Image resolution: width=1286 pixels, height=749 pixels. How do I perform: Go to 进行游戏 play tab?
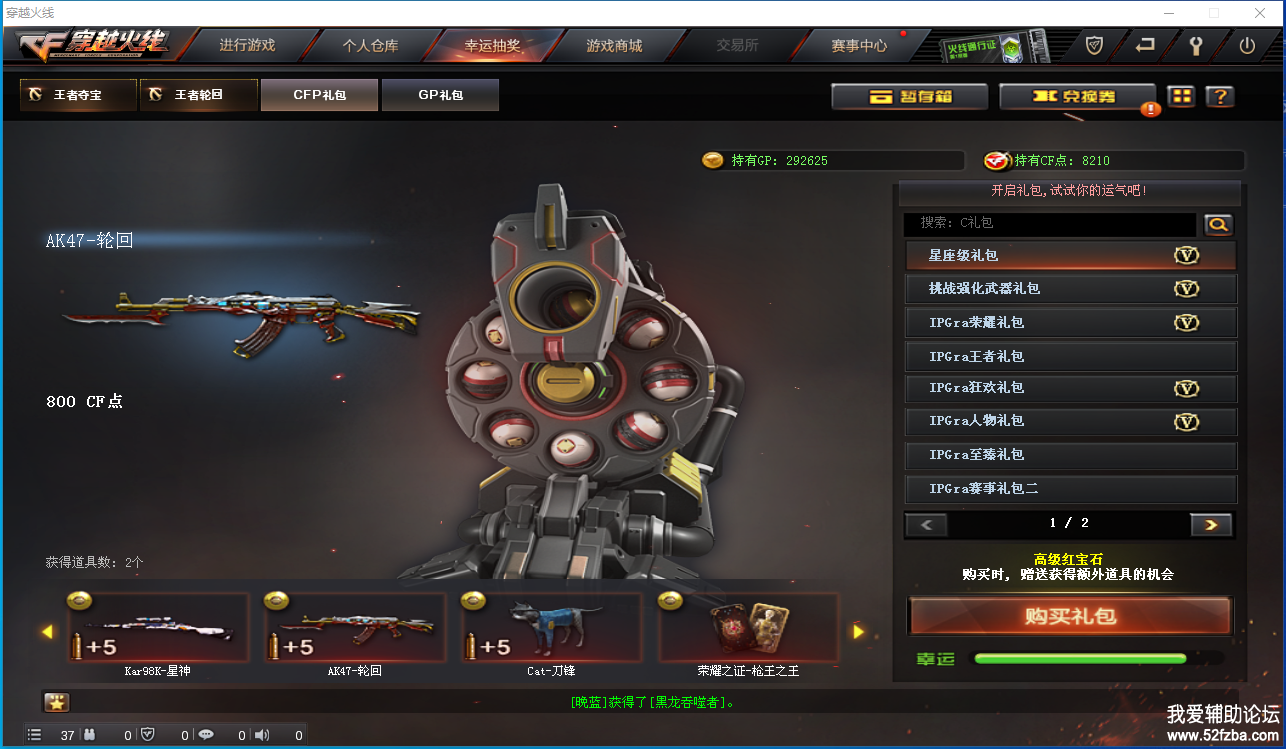pos(247,46)
